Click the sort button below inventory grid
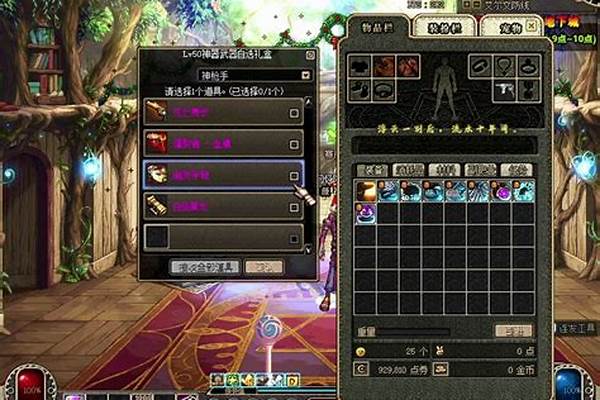The width and height of the screenshot is (600, 400). coord(512,330)
